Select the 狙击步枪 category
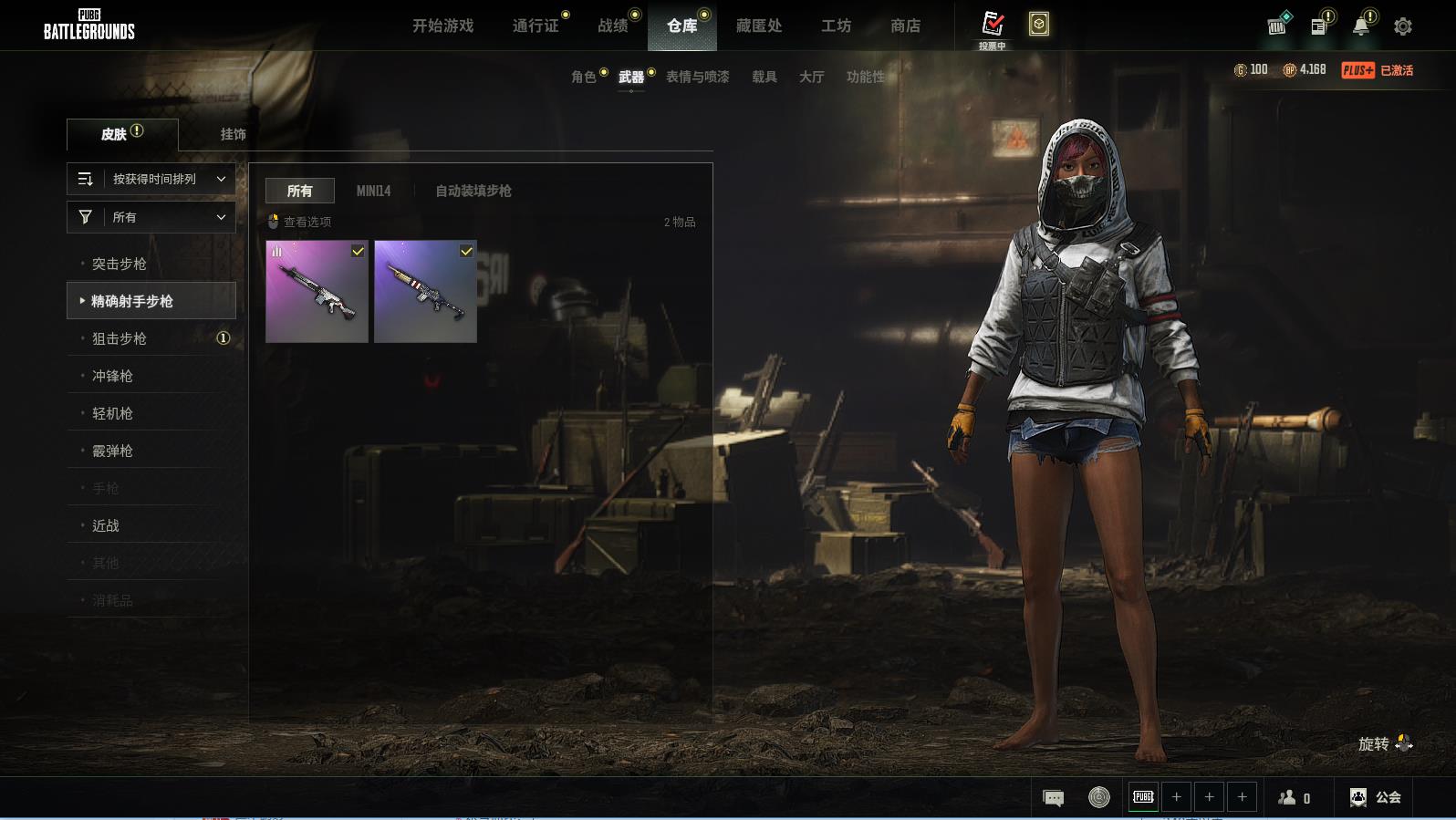 pos(120,338)
